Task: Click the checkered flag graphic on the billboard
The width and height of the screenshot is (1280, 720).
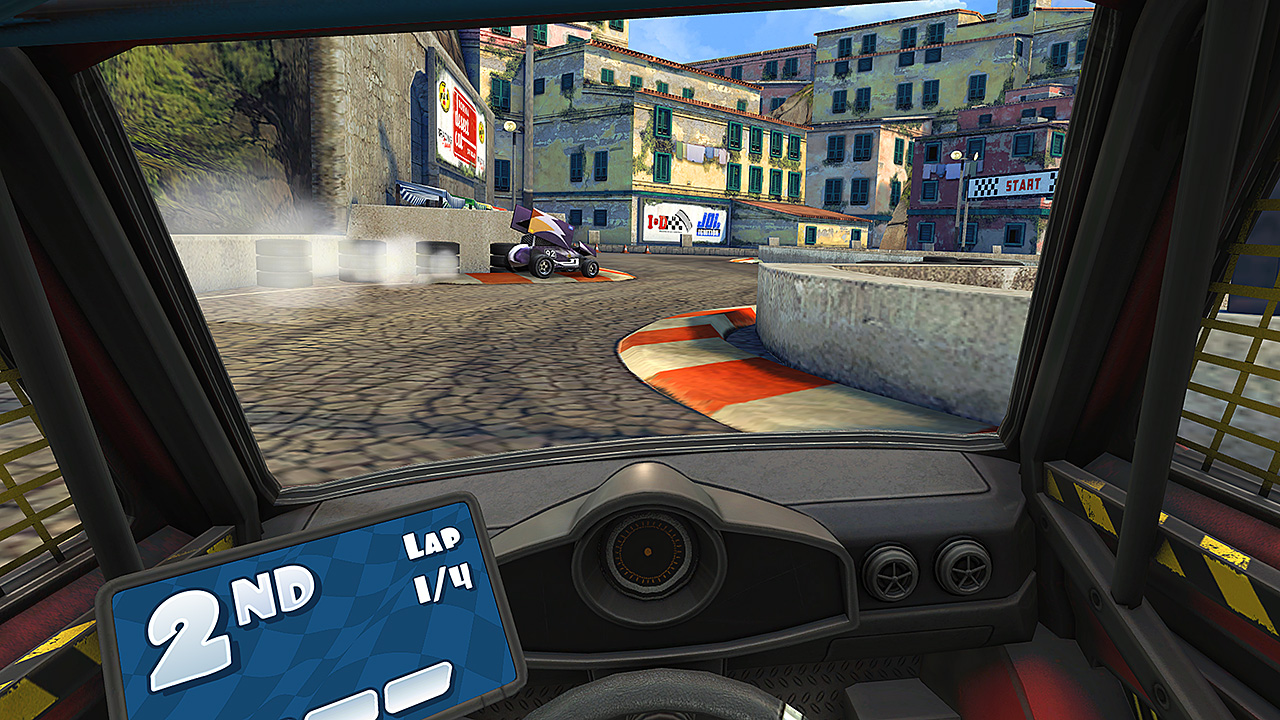Action: 680,224
